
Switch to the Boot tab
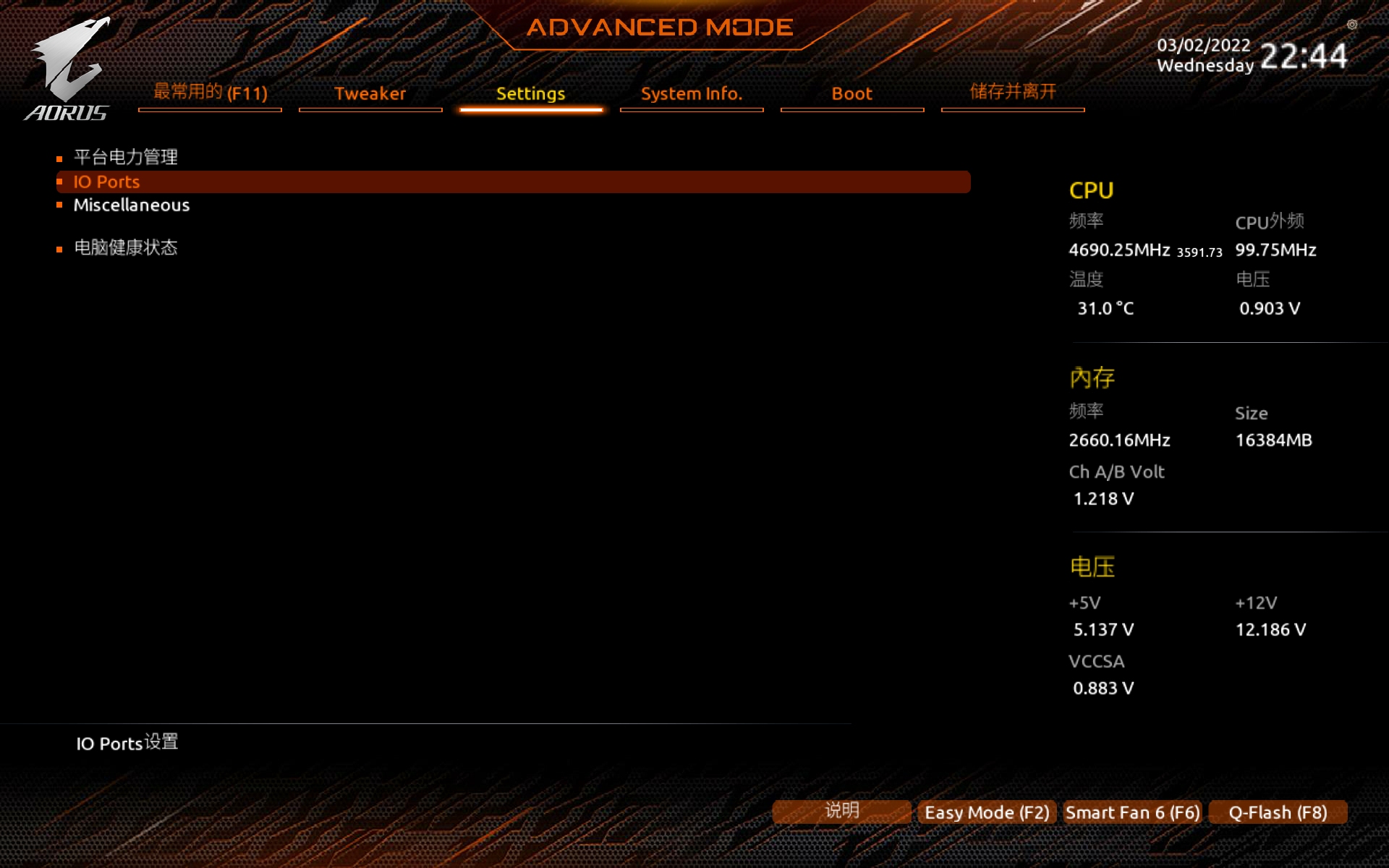851,93
